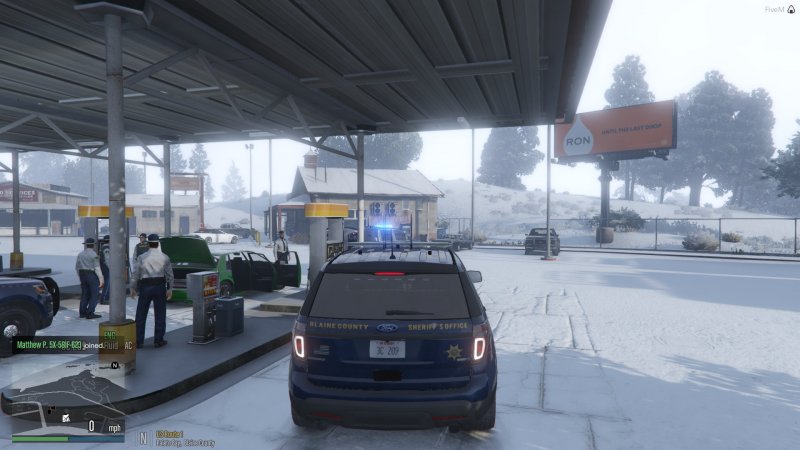Select the white blip icon on the minimap
The width and height of the screenshot is (800, 450).
[65, 416]
